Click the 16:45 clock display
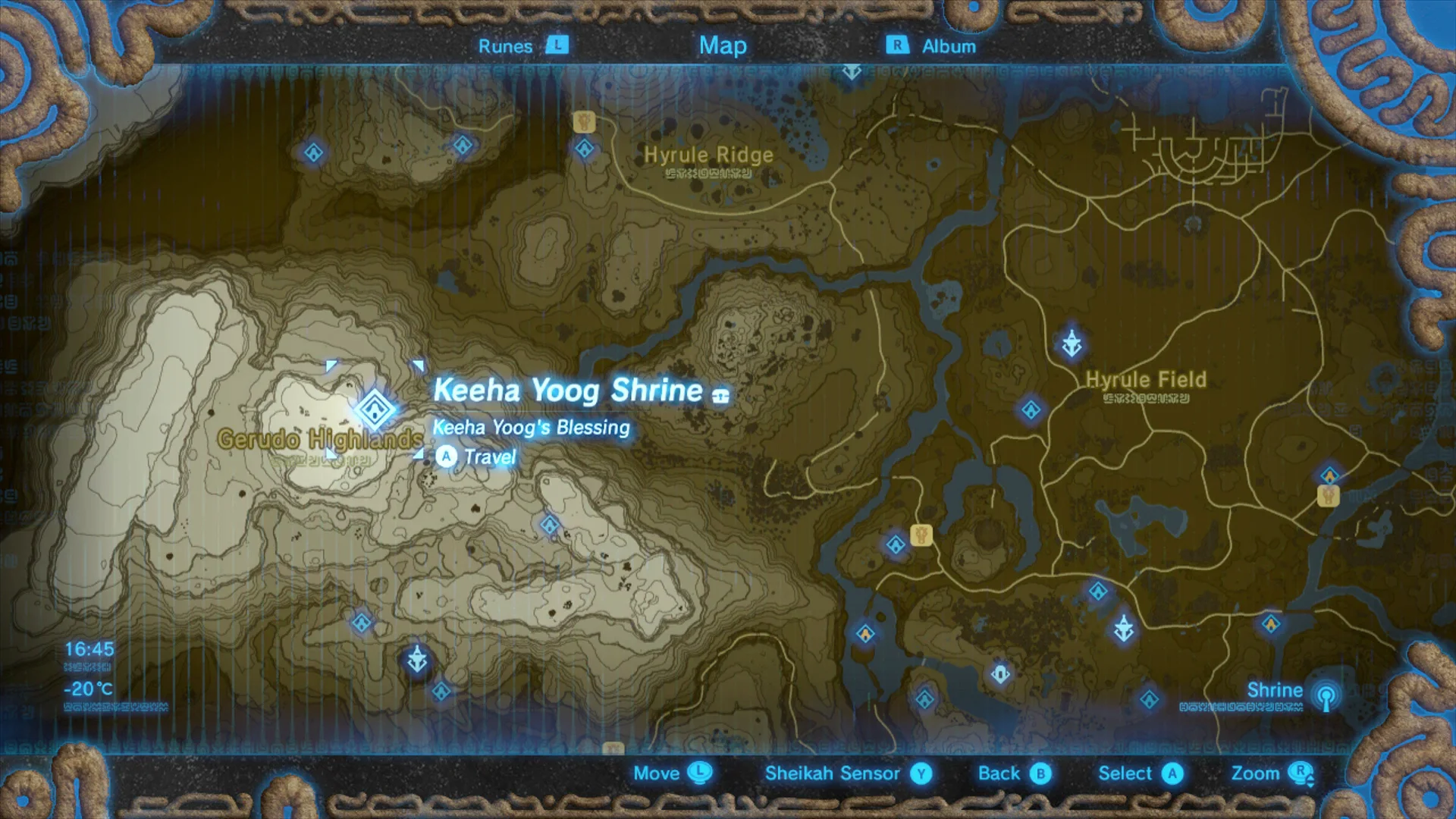 (88, 649)
